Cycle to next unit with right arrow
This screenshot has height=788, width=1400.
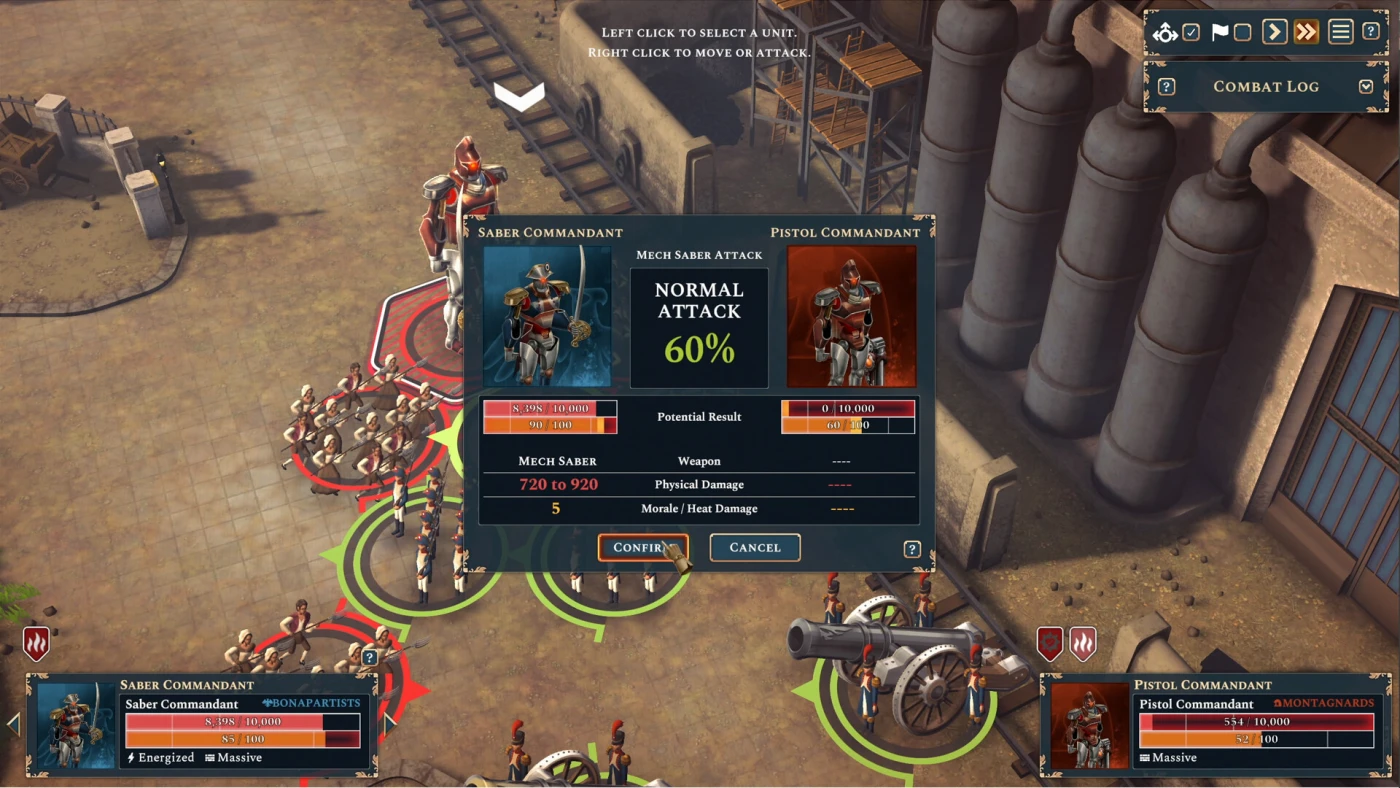390,722
